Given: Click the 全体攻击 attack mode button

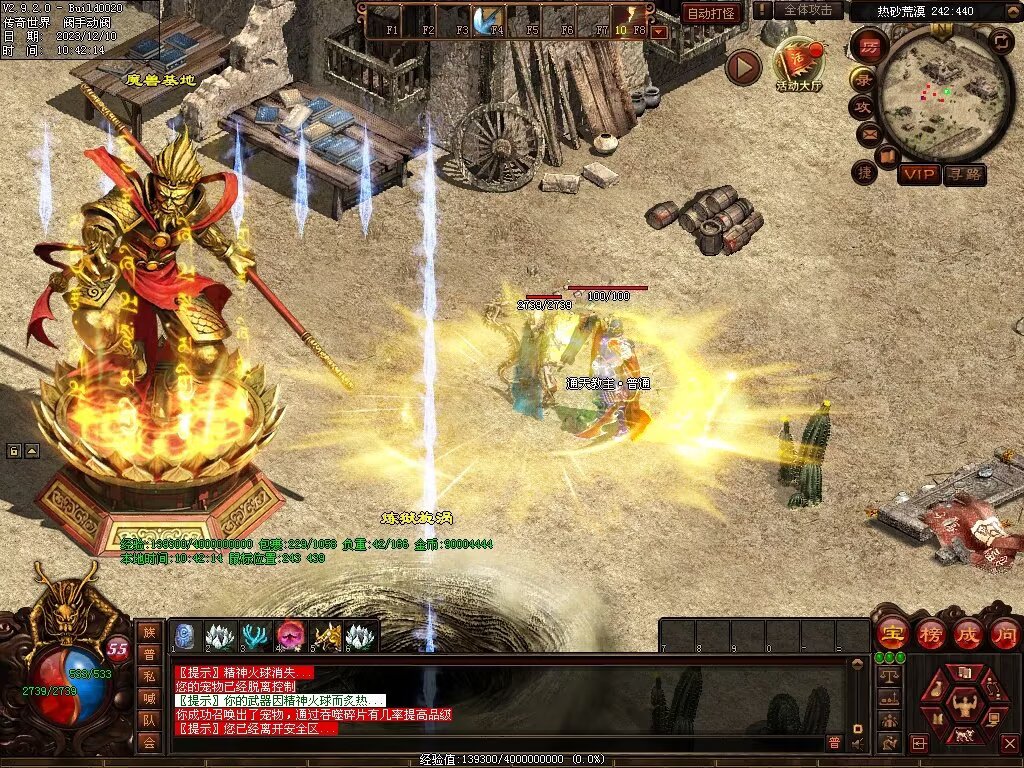Looking at the screenshot, I should click(x=807, y=10).
